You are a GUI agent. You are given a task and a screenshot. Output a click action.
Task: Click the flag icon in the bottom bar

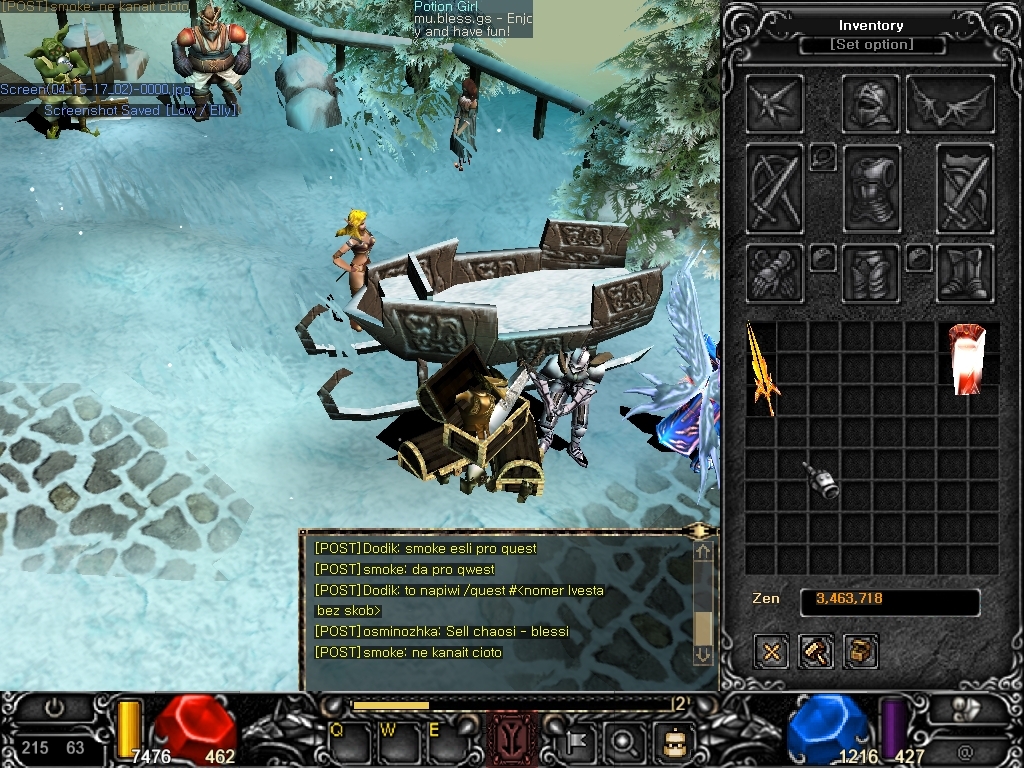[579, 743]
